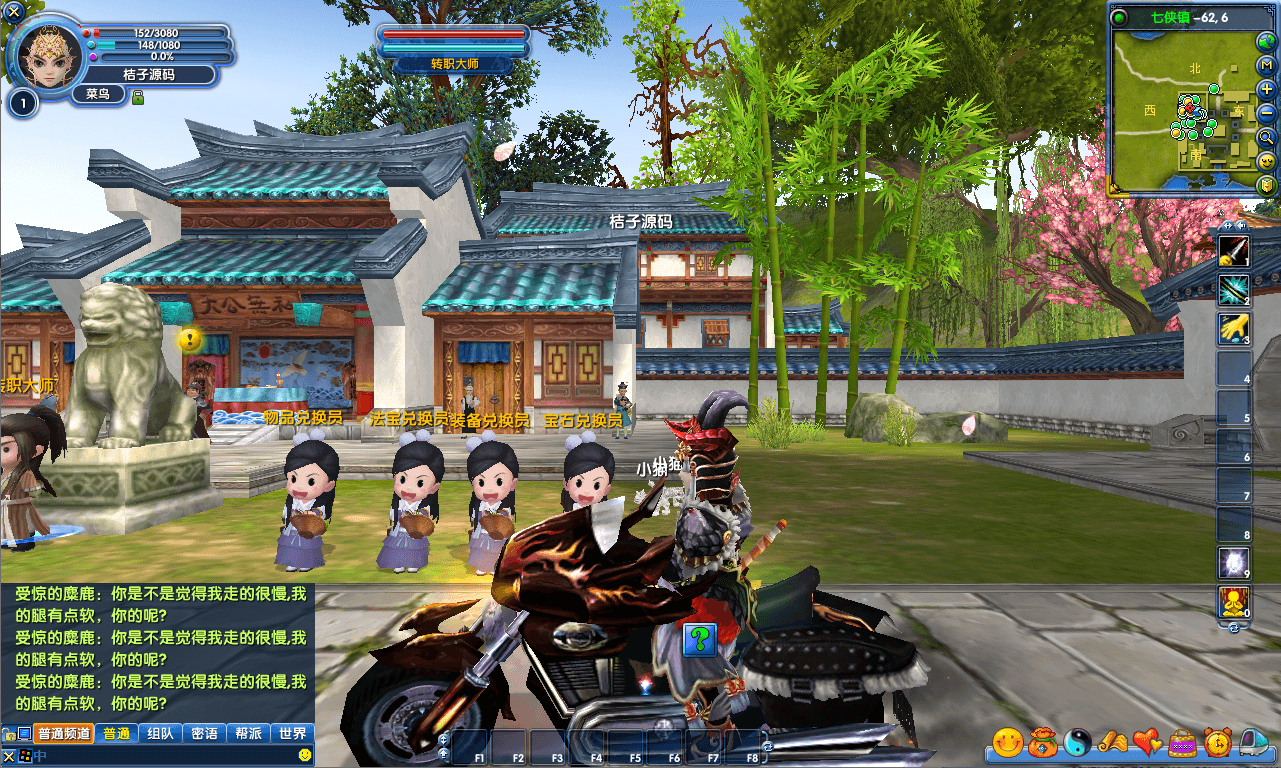Zoom in the minimap with the plus button
Screen dimensions: 1281x768
(1264, 90)
